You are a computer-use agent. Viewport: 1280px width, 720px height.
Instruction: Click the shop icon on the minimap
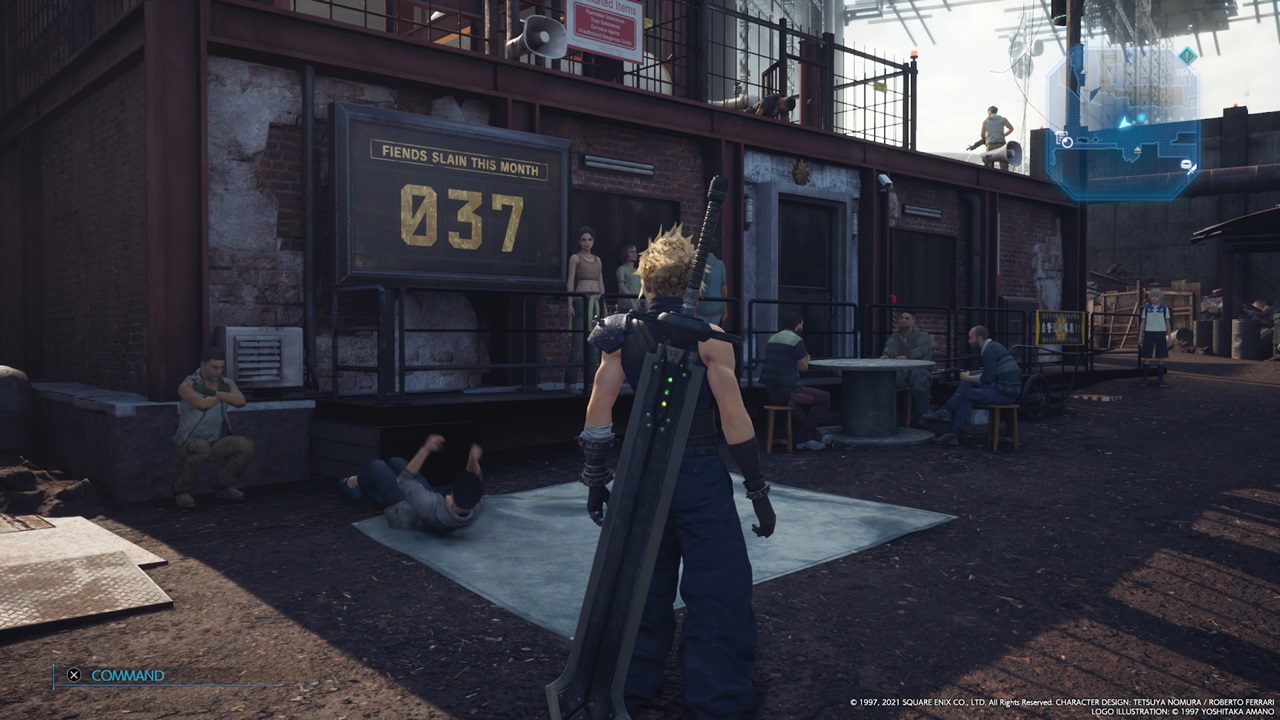click(1188, 166)
